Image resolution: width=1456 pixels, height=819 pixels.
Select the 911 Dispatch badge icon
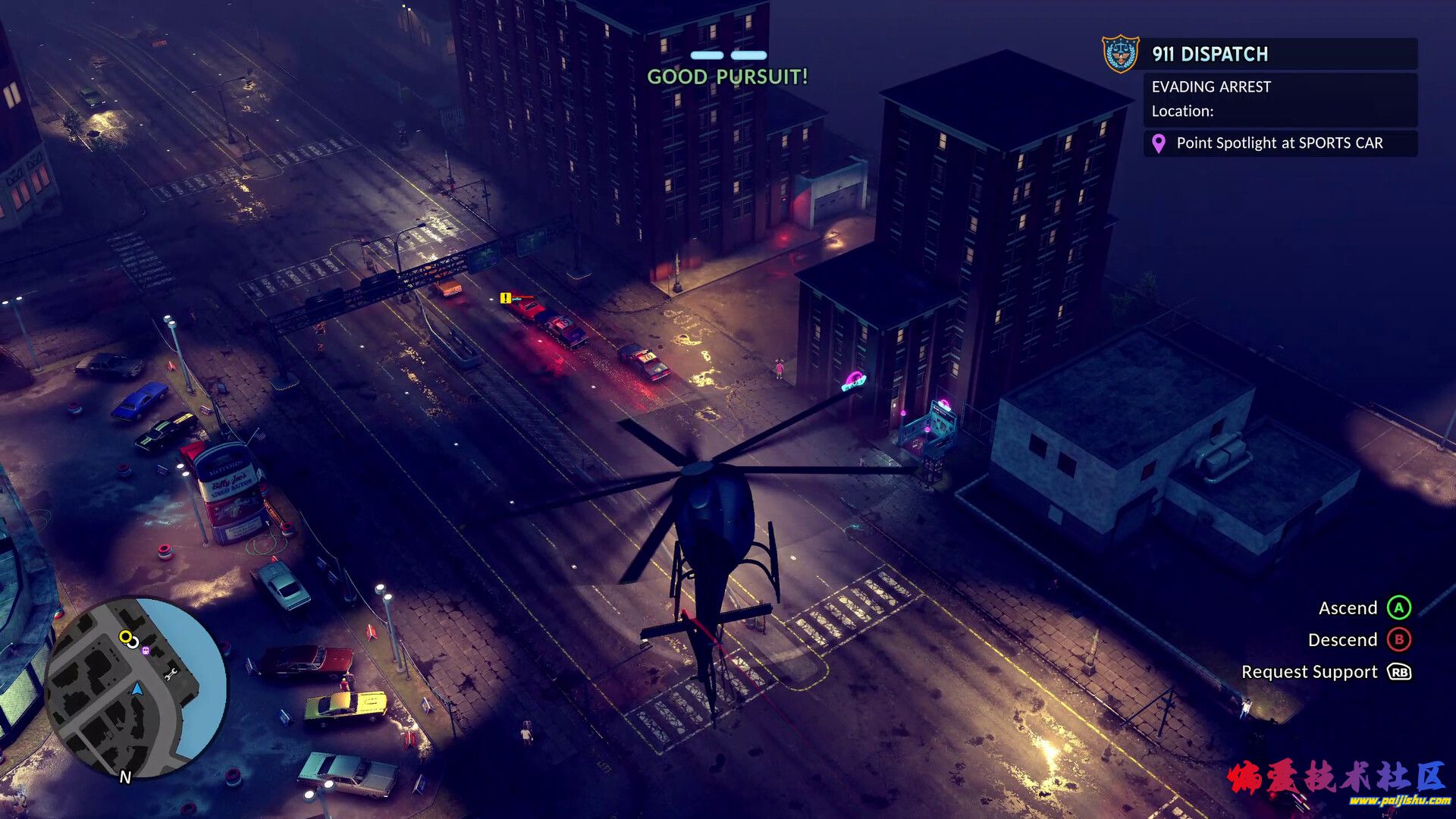[x=1120, y=54]
